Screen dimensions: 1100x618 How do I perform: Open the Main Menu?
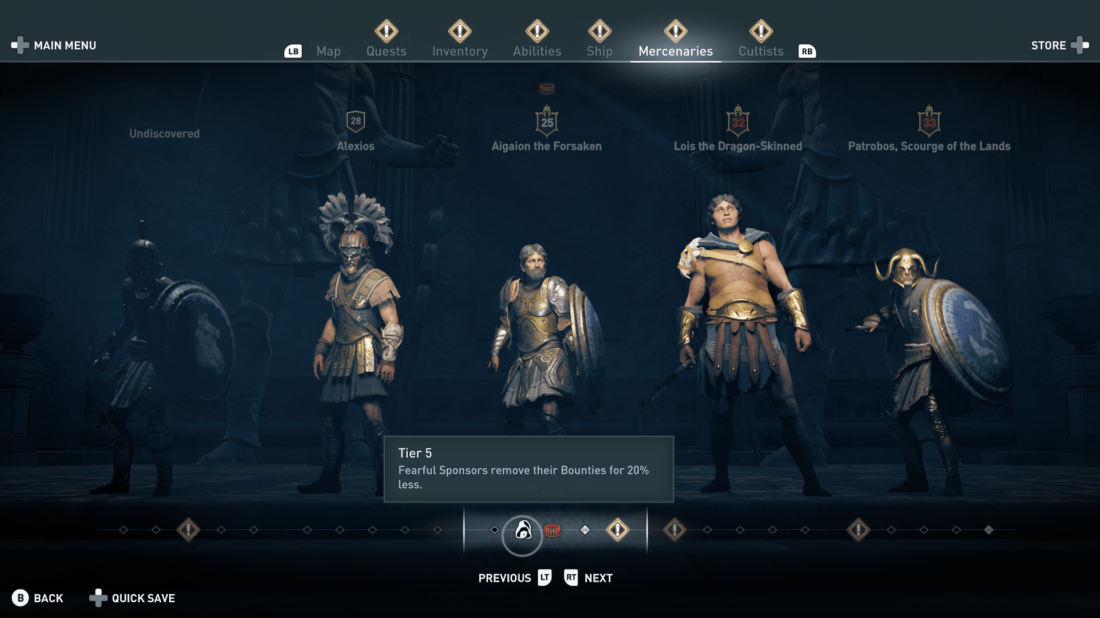(54, 45)
